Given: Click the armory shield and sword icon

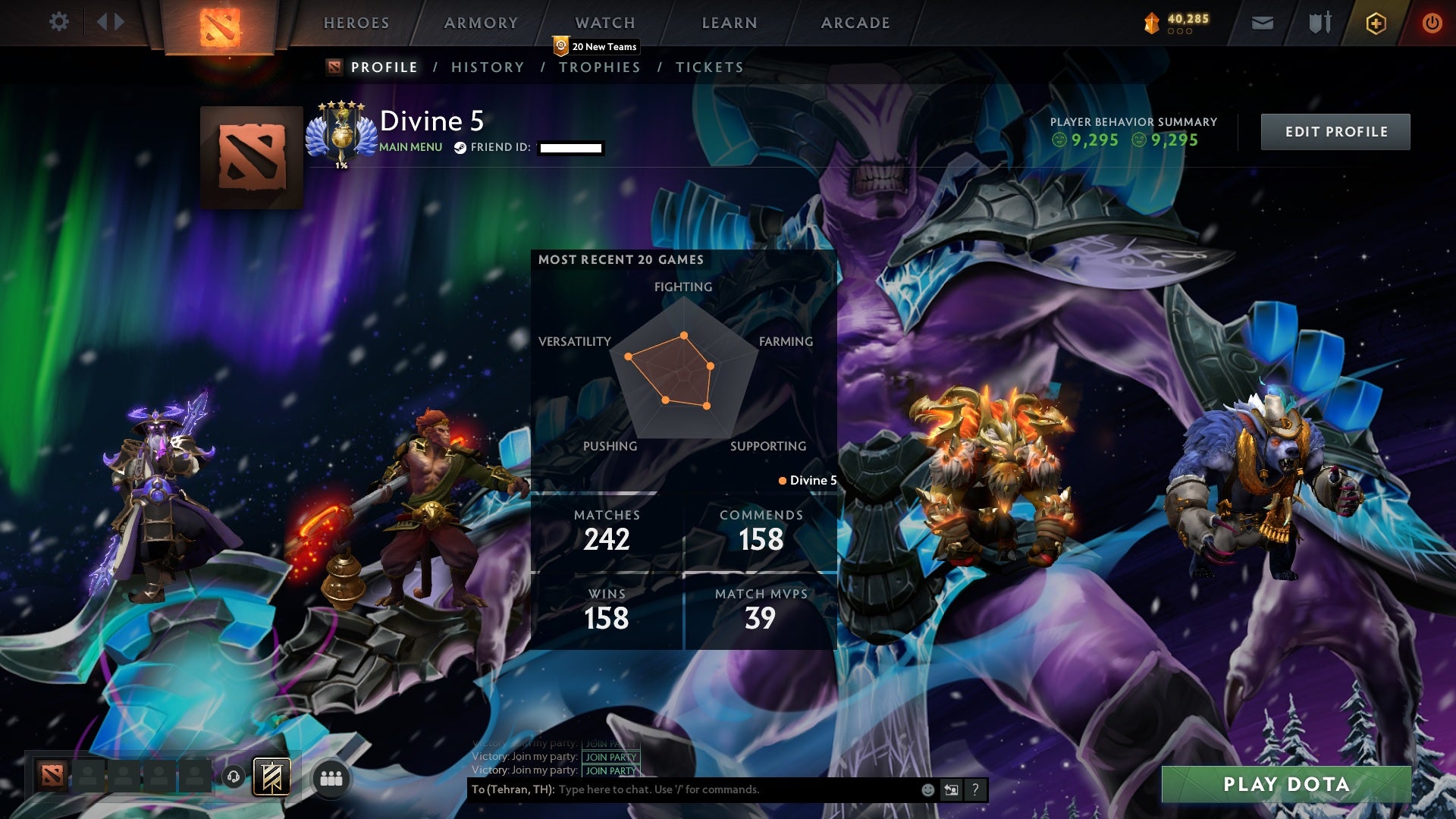Looking at the screenshot, I should 1319,23.
